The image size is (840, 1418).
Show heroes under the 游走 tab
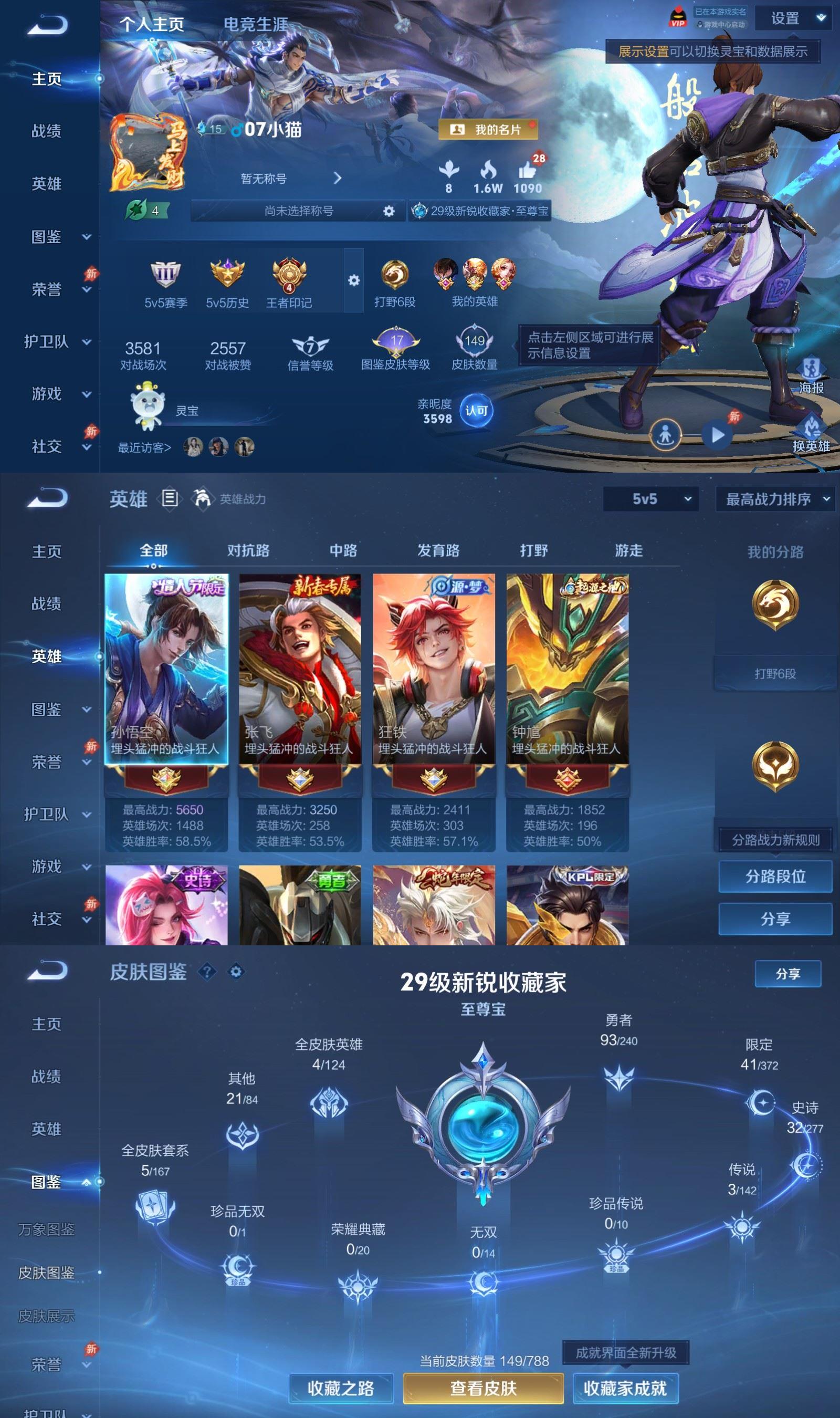pos(628,550)
